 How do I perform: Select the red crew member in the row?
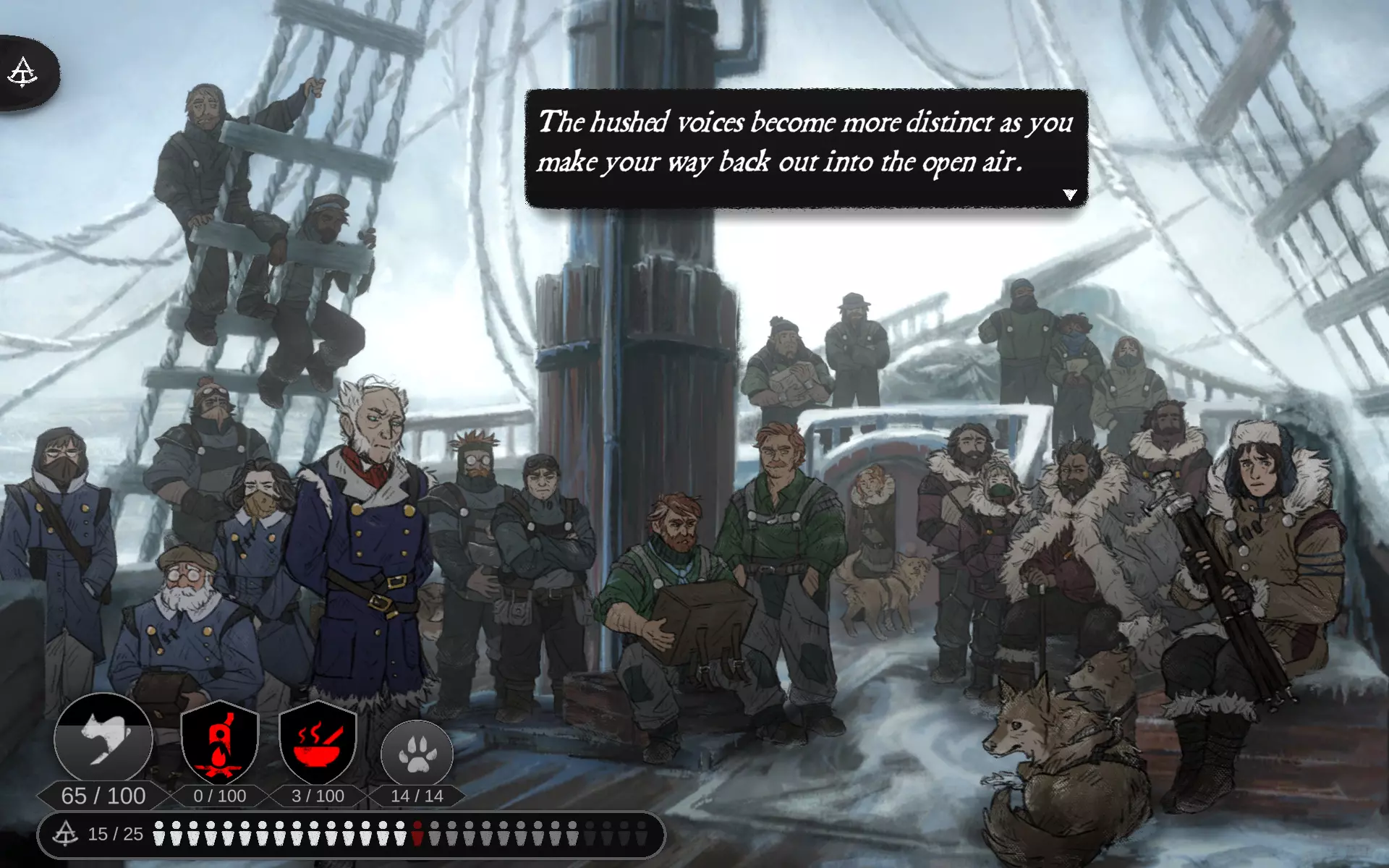(417, 834)
